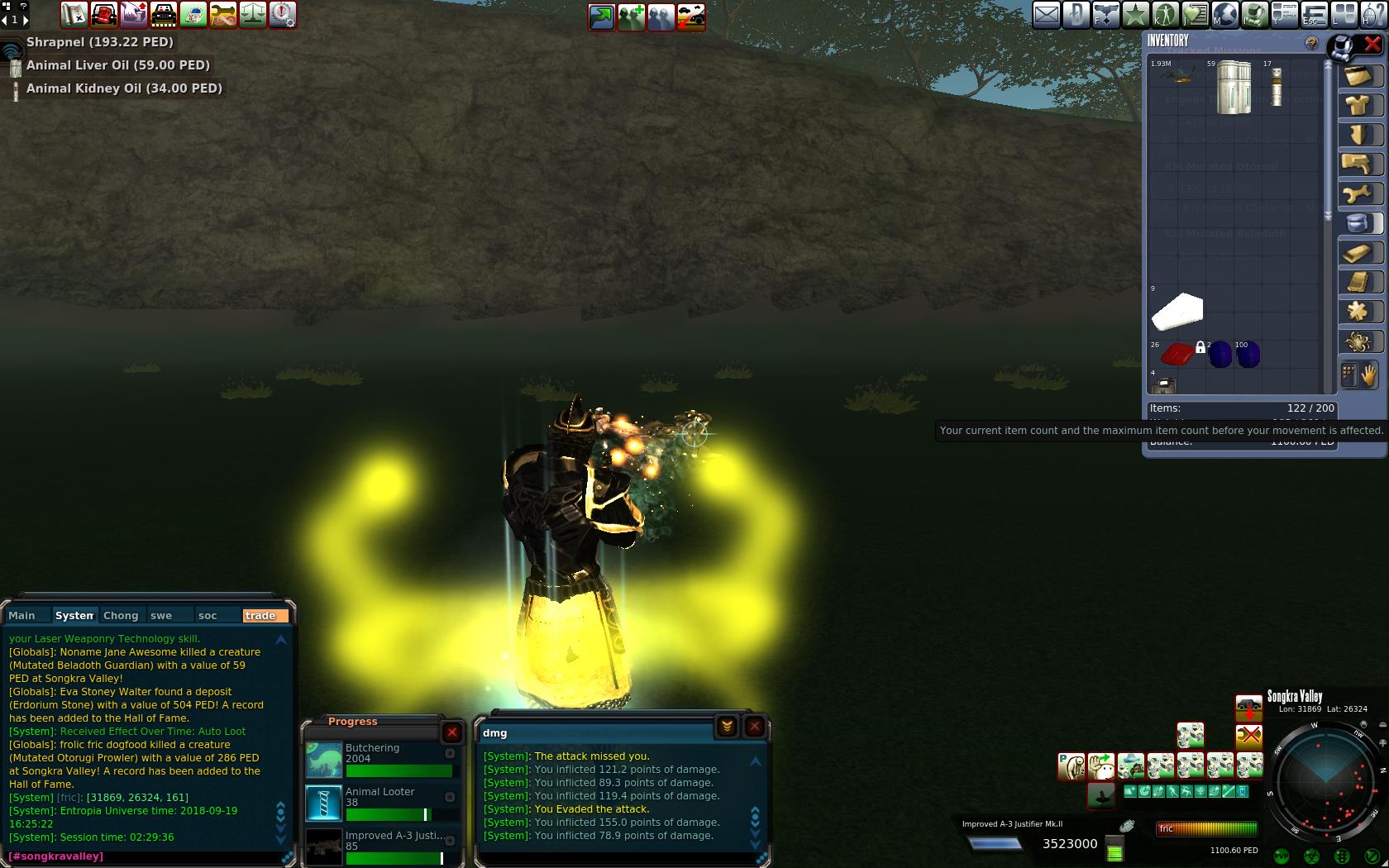Open the Chong chat tab
Image resolution: width=1389 pixels, height=868 pixels.
121,616
